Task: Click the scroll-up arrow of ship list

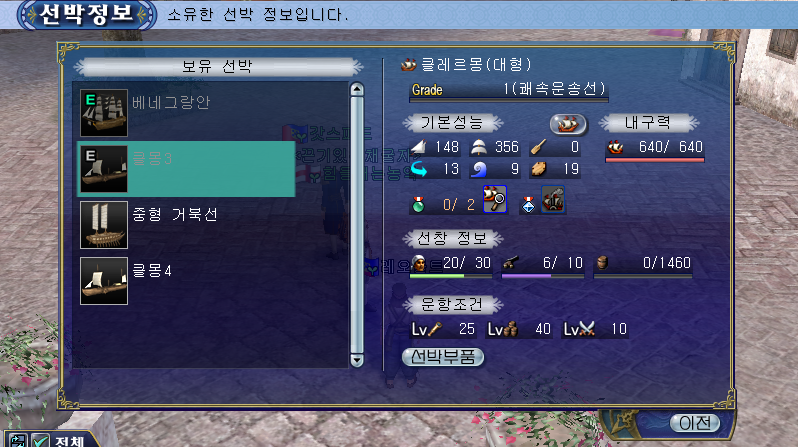Action: (x=356, y=90)
